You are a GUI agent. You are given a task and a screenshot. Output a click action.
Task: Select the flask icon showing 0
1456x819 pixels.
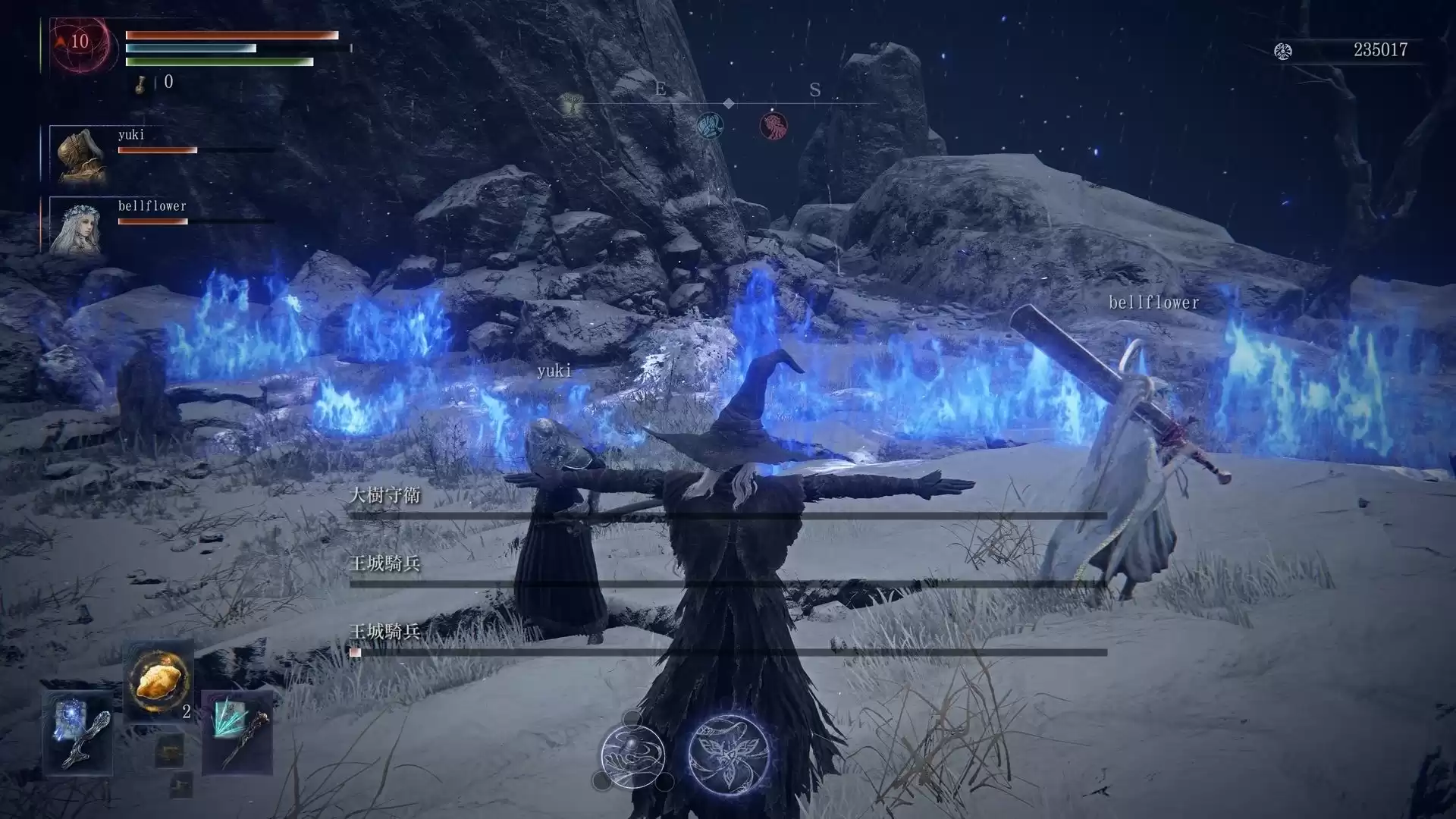point(141,83)
